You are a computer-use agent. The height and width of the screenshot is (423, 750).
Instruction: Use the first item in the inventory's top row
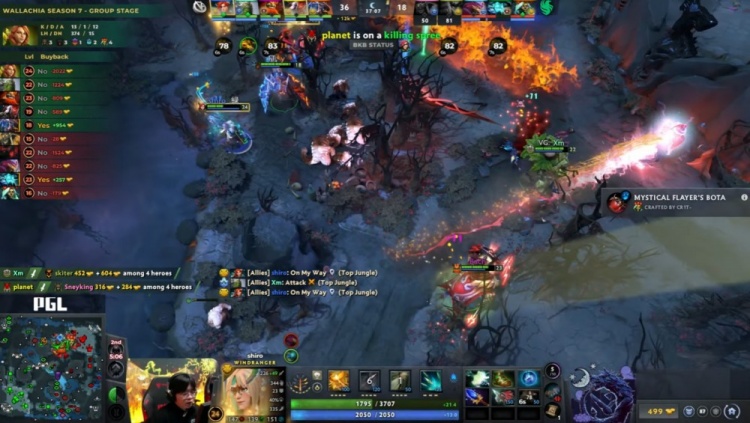coord(477,378)
